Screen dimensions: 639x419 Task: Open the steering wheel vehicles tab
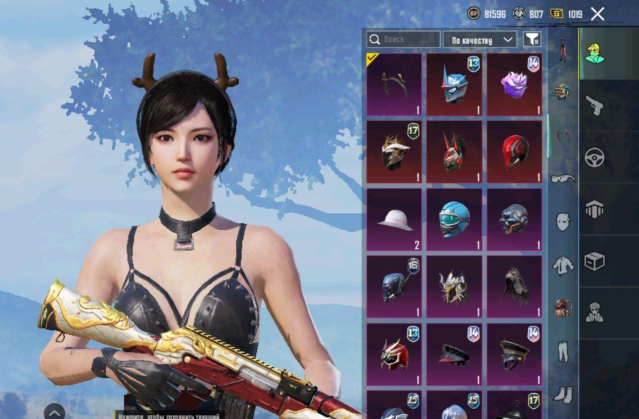(x=594, y=157)
